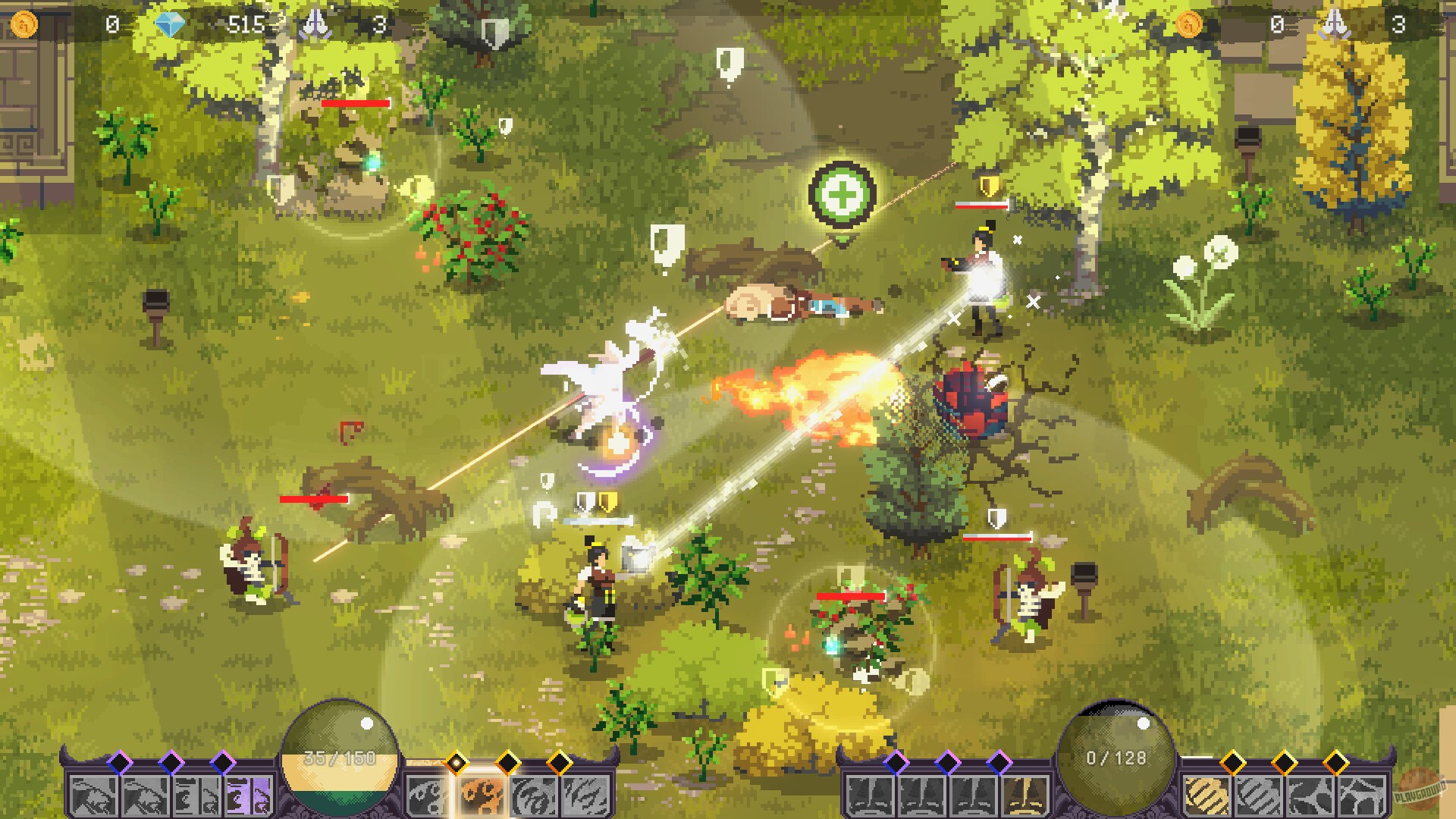Click the rightmost gold diamond indicator
Image resolution: width=1456 pixels, height=819 pixels.
1335,761
